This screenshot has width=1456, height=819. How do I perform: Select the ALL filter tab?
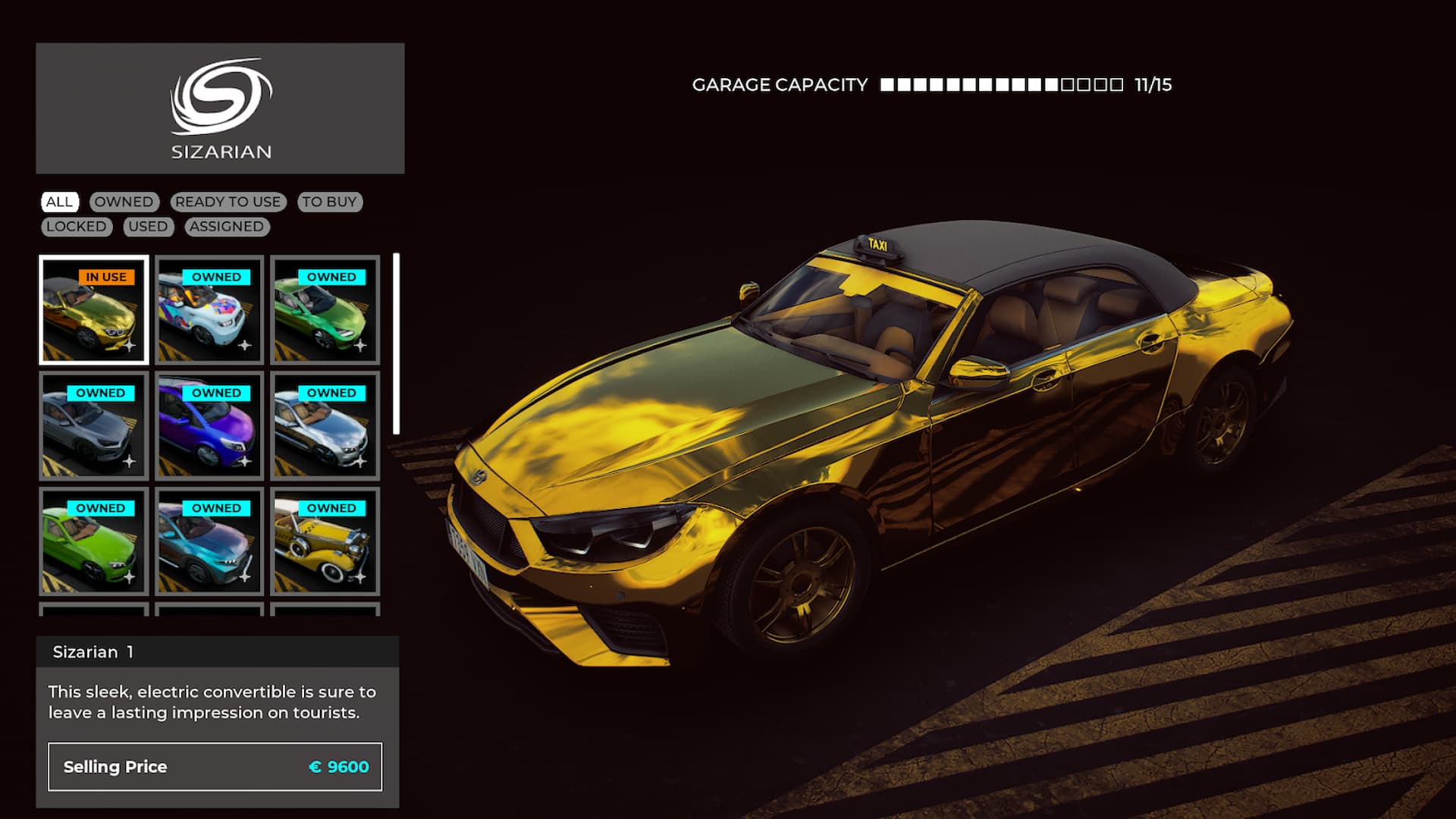point(61,202)
